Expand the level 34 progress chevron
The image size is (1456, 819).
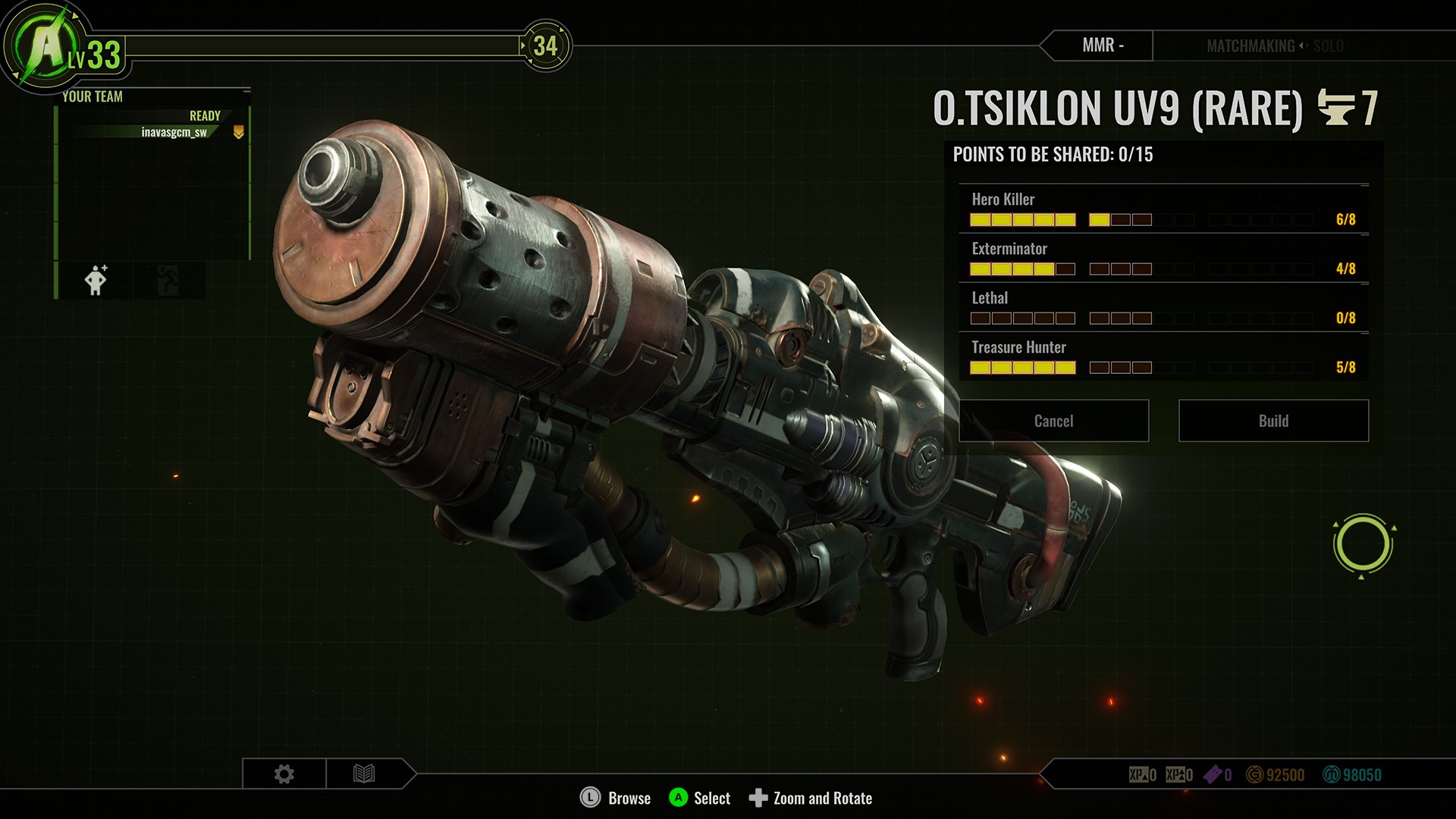(548, 45)
